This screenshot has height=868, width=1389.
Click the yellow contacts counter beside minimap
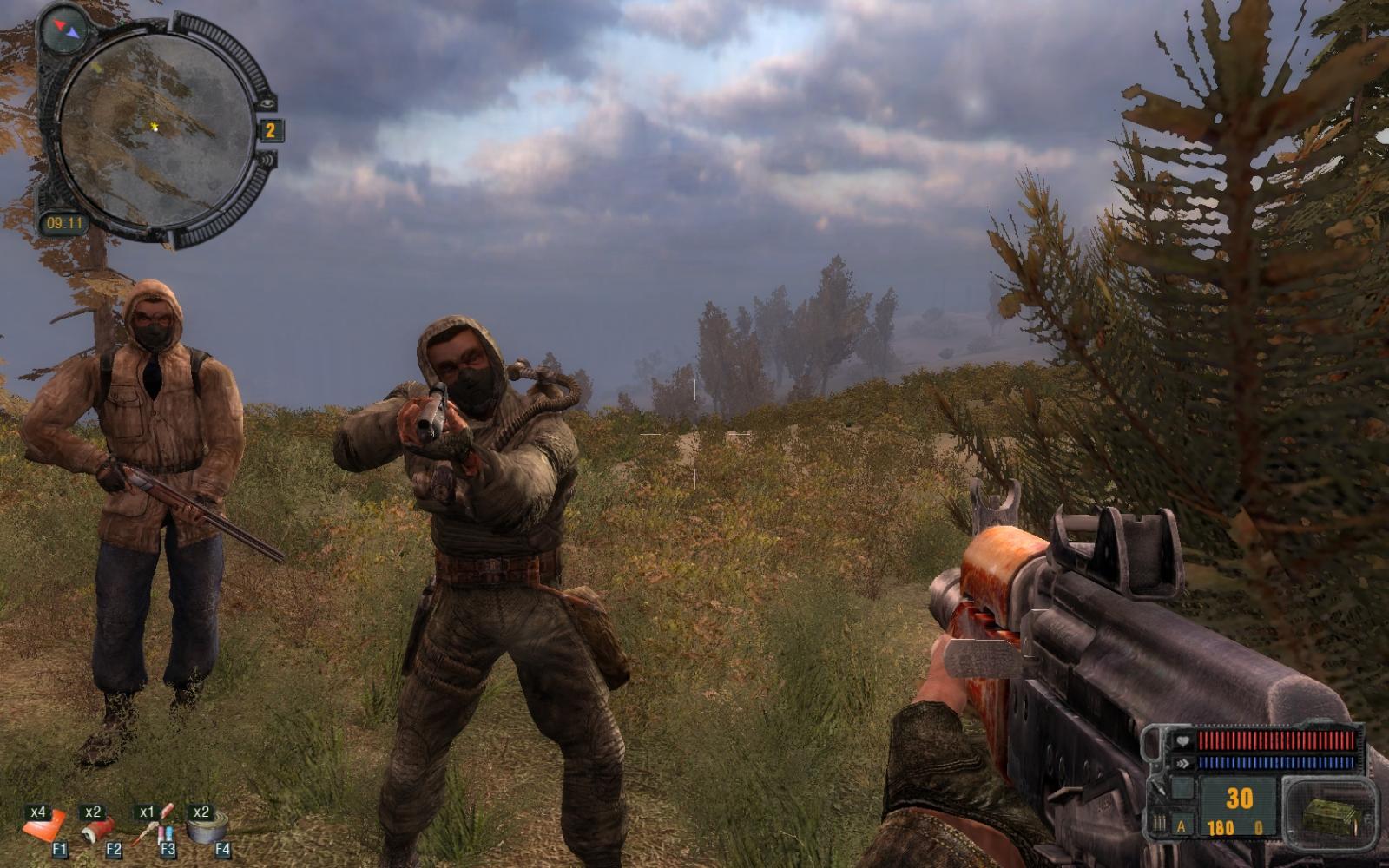[271, 130]
